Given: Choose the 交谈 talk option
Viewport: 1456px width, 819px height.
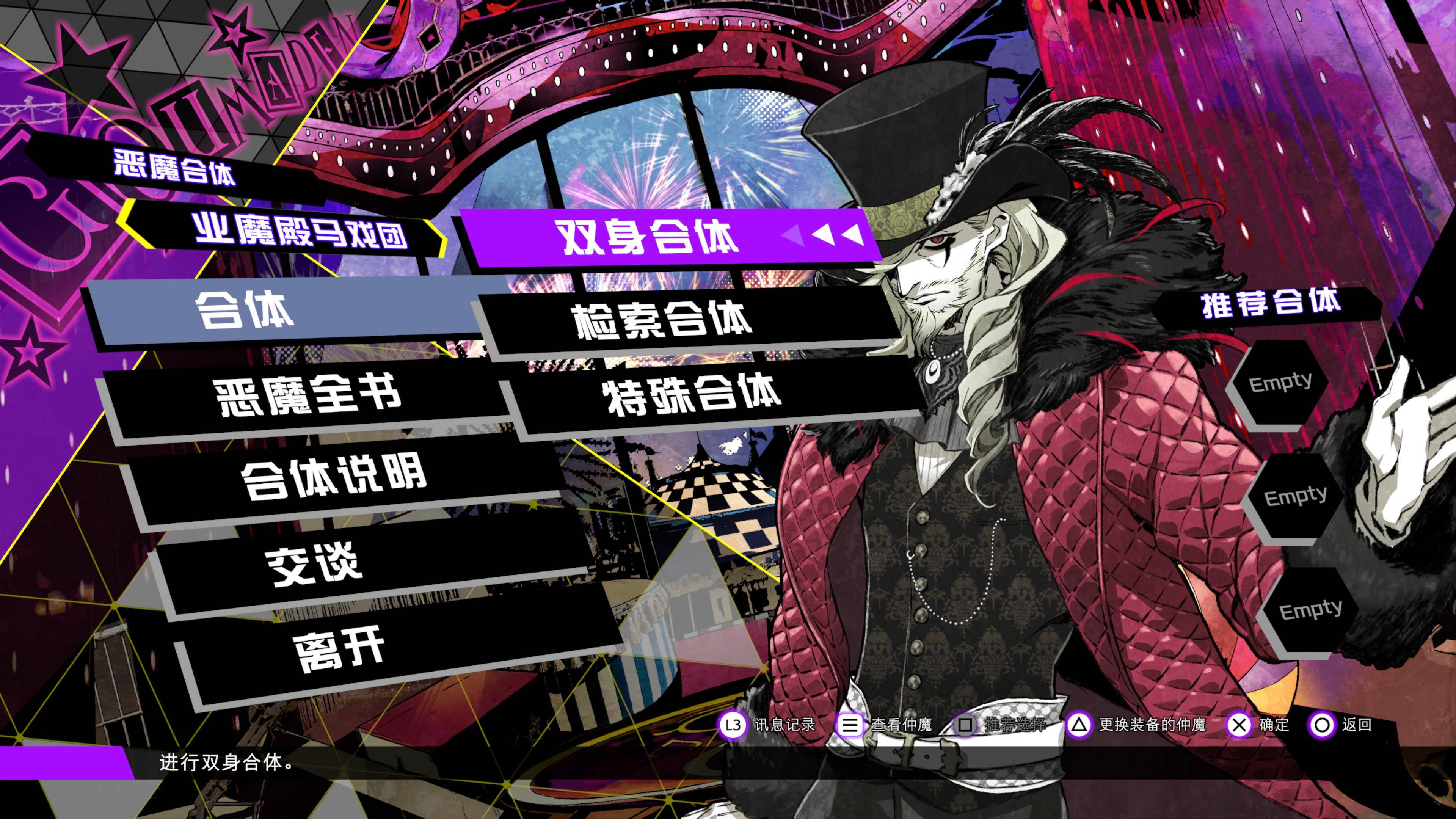Looking at the screenshot, I should pos(314,563).
